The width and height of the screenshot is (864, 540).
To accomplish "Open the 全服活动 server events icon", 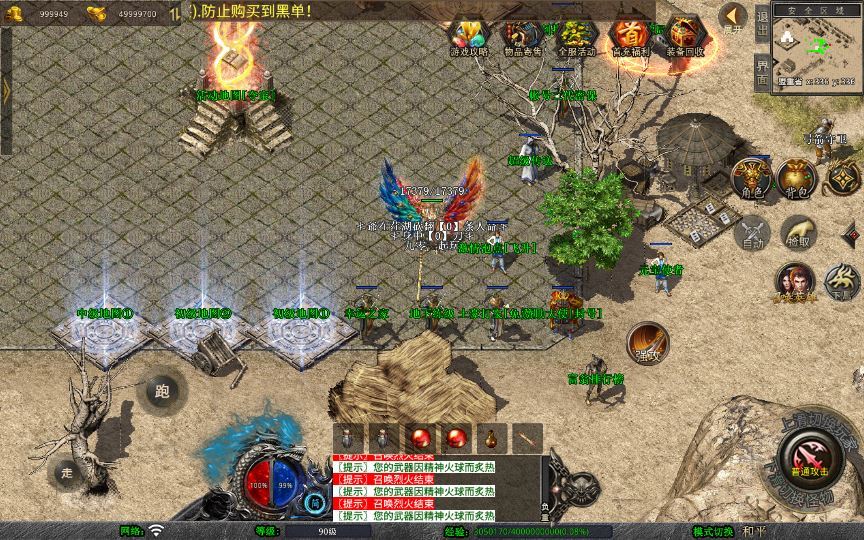I will tap(574, 38).
